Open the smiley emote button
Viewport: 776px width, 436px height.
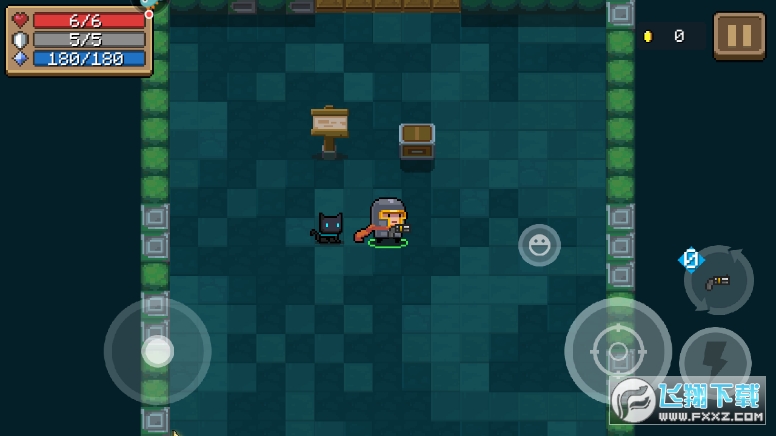point(539,245)
